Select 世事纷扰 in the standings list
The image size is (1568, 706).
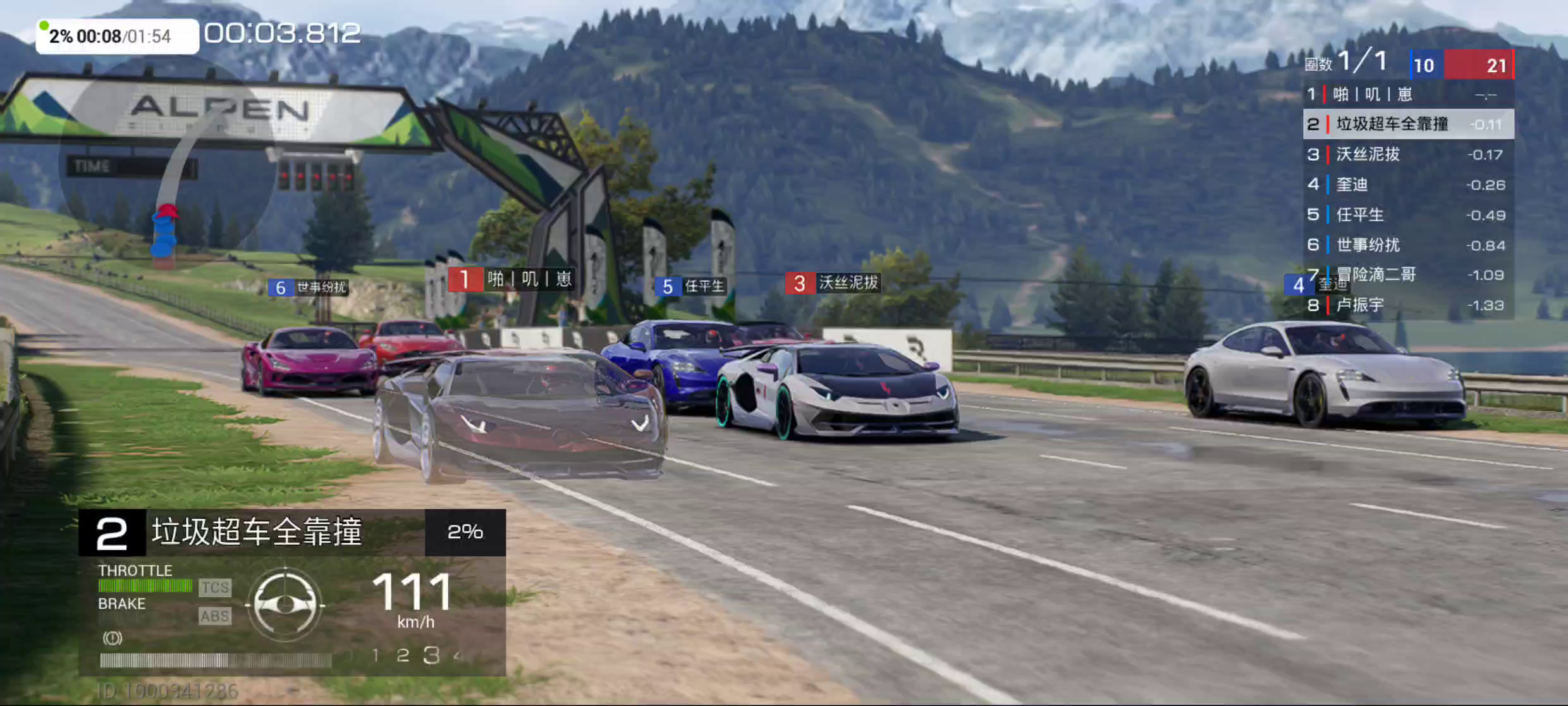1408,245
